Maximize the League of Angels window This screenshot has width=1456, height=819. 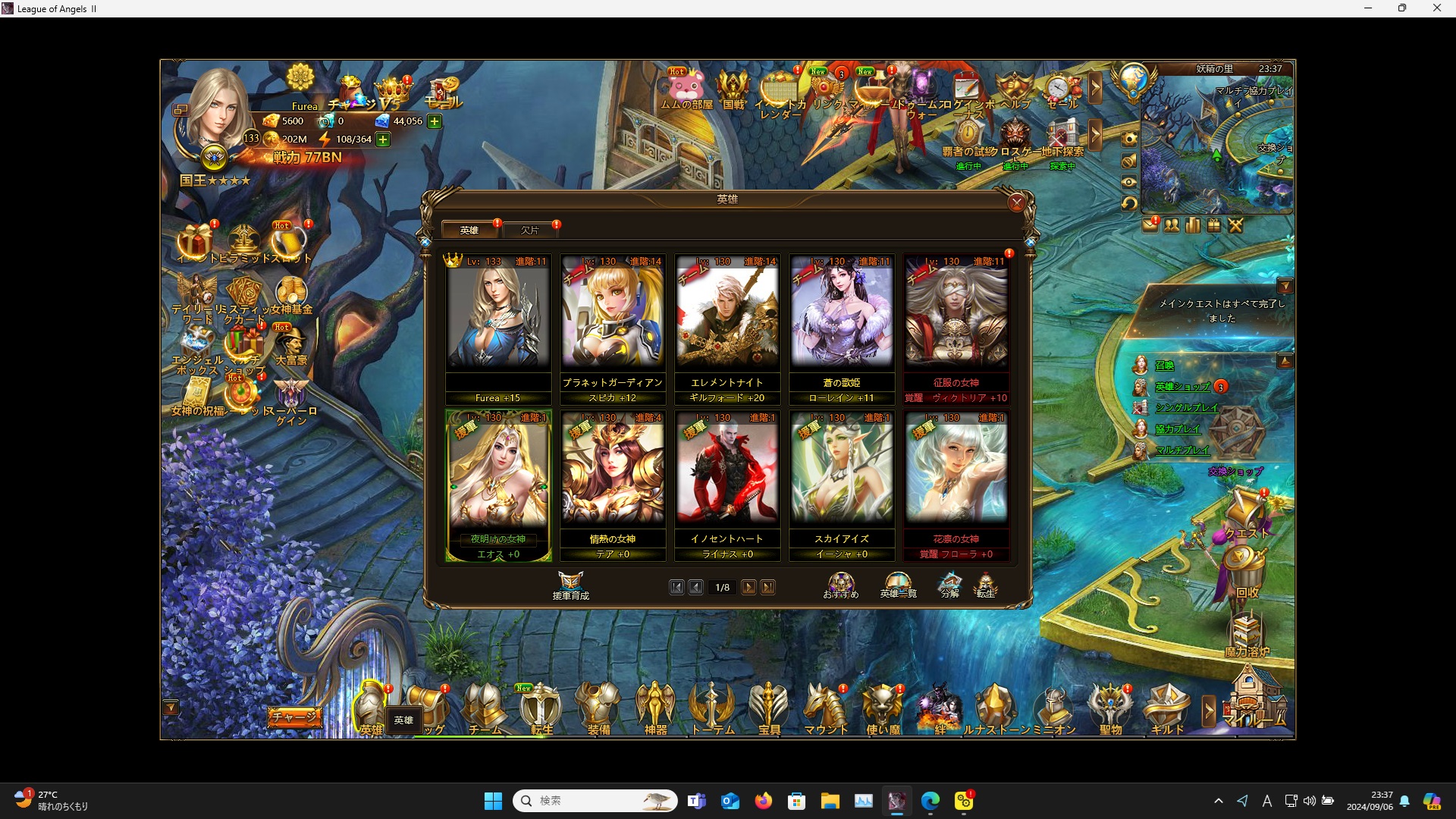click(x=1402, y=8)
